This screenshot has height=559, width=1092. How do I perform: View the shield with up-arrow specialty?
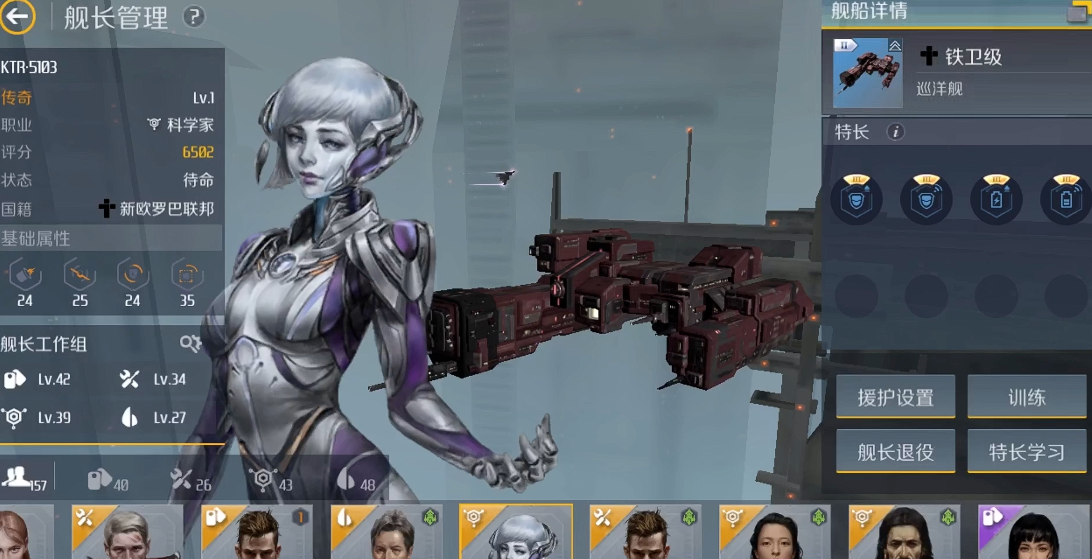[856, 198]
